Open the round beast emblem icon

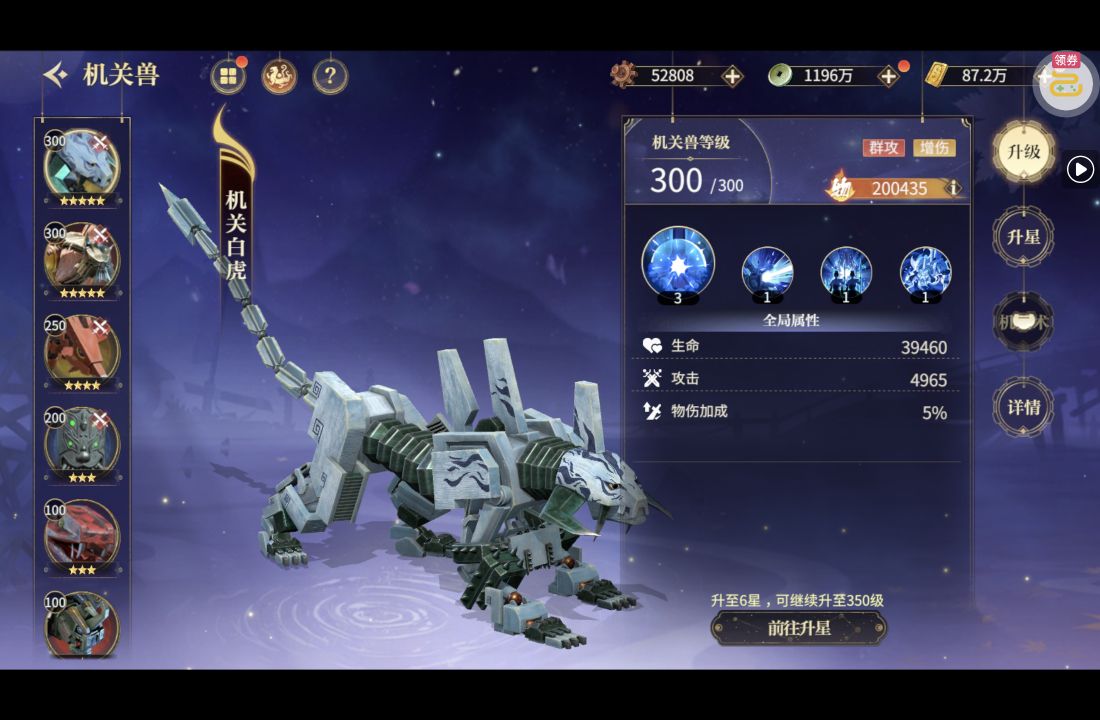tap(279, 76)
